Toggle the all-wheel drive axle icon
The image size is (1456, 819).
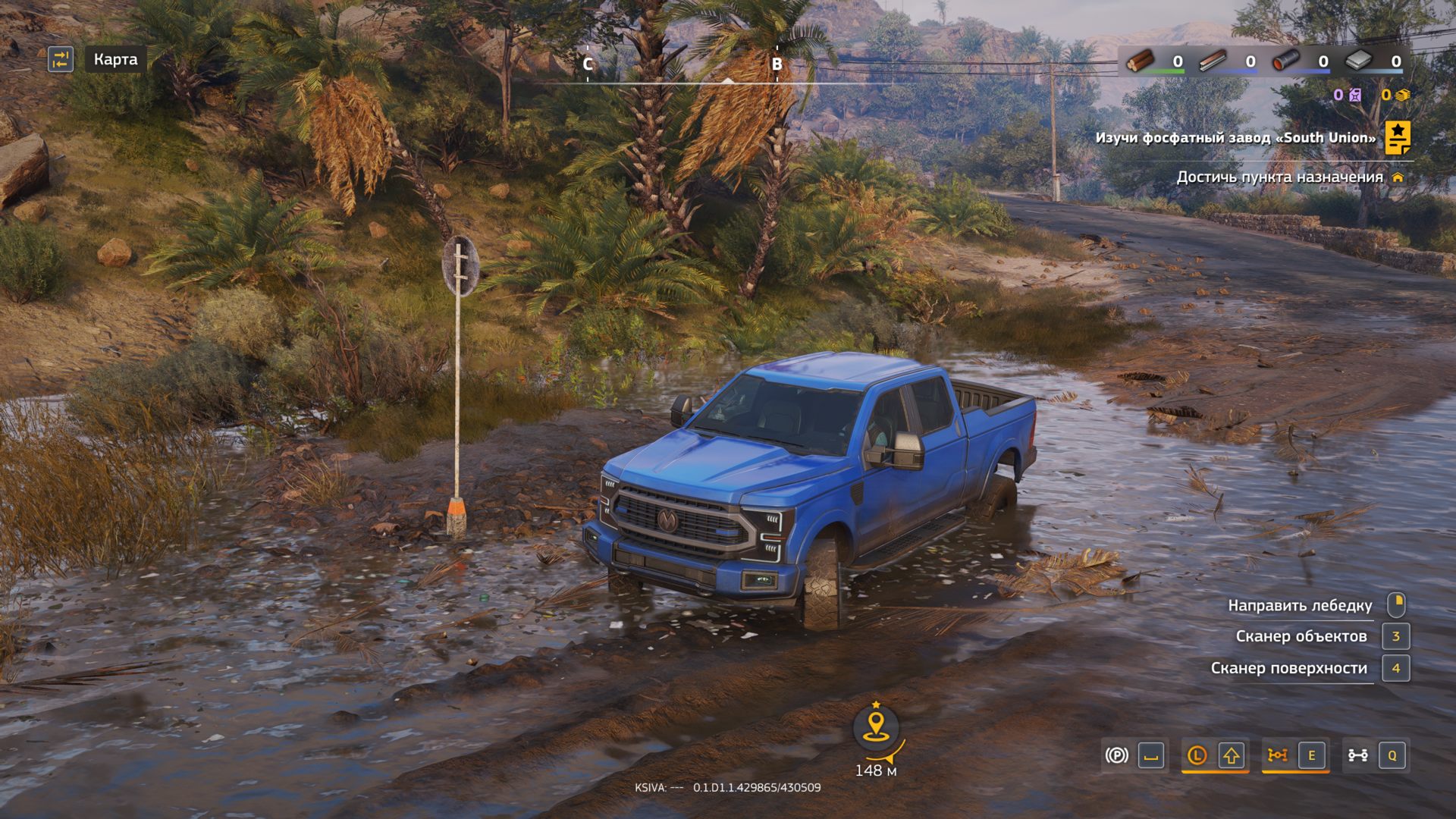pos(1357,755)
